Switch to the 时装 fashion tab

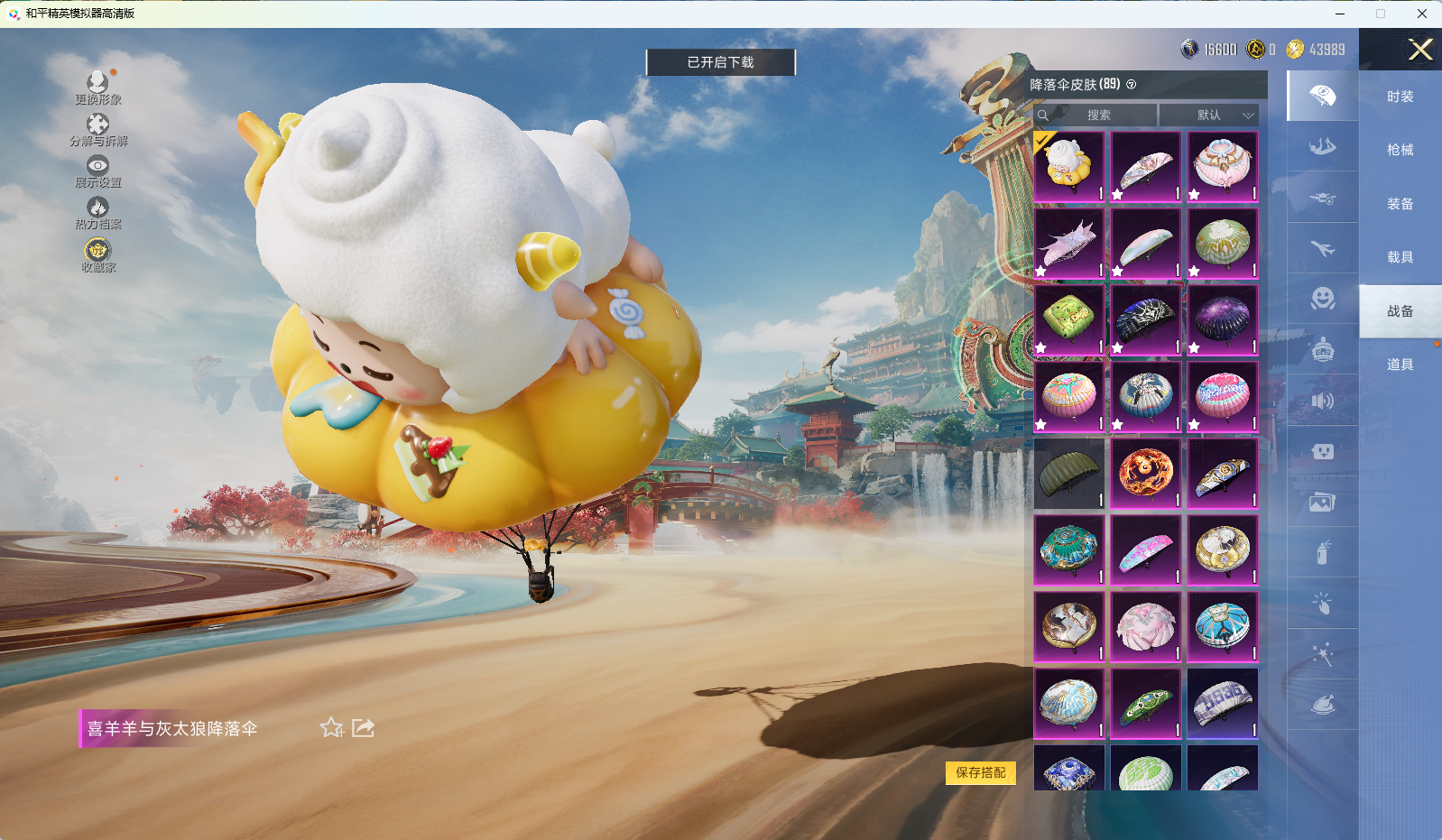pos(1400,97)
